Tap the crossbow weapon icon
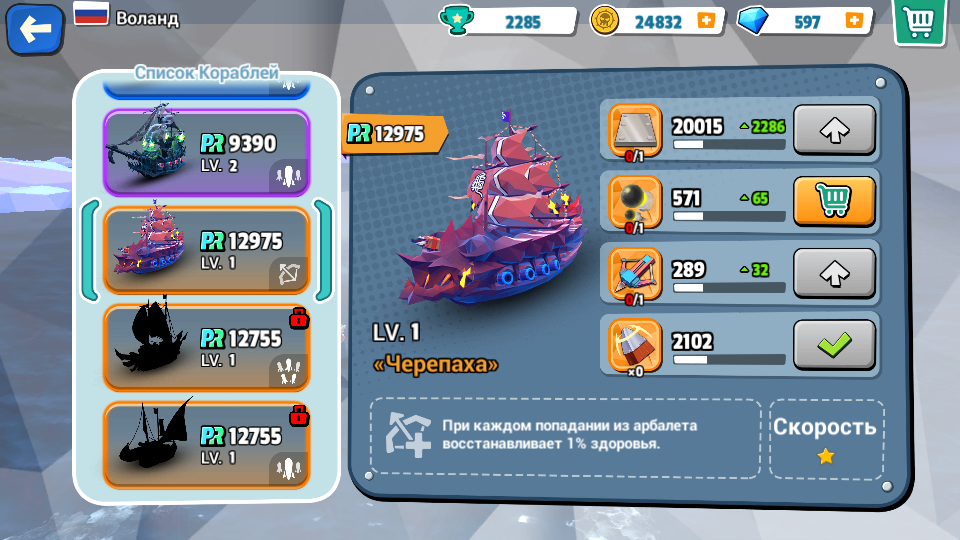Viewport: 960px width, 540px height. tap(635, 274)
